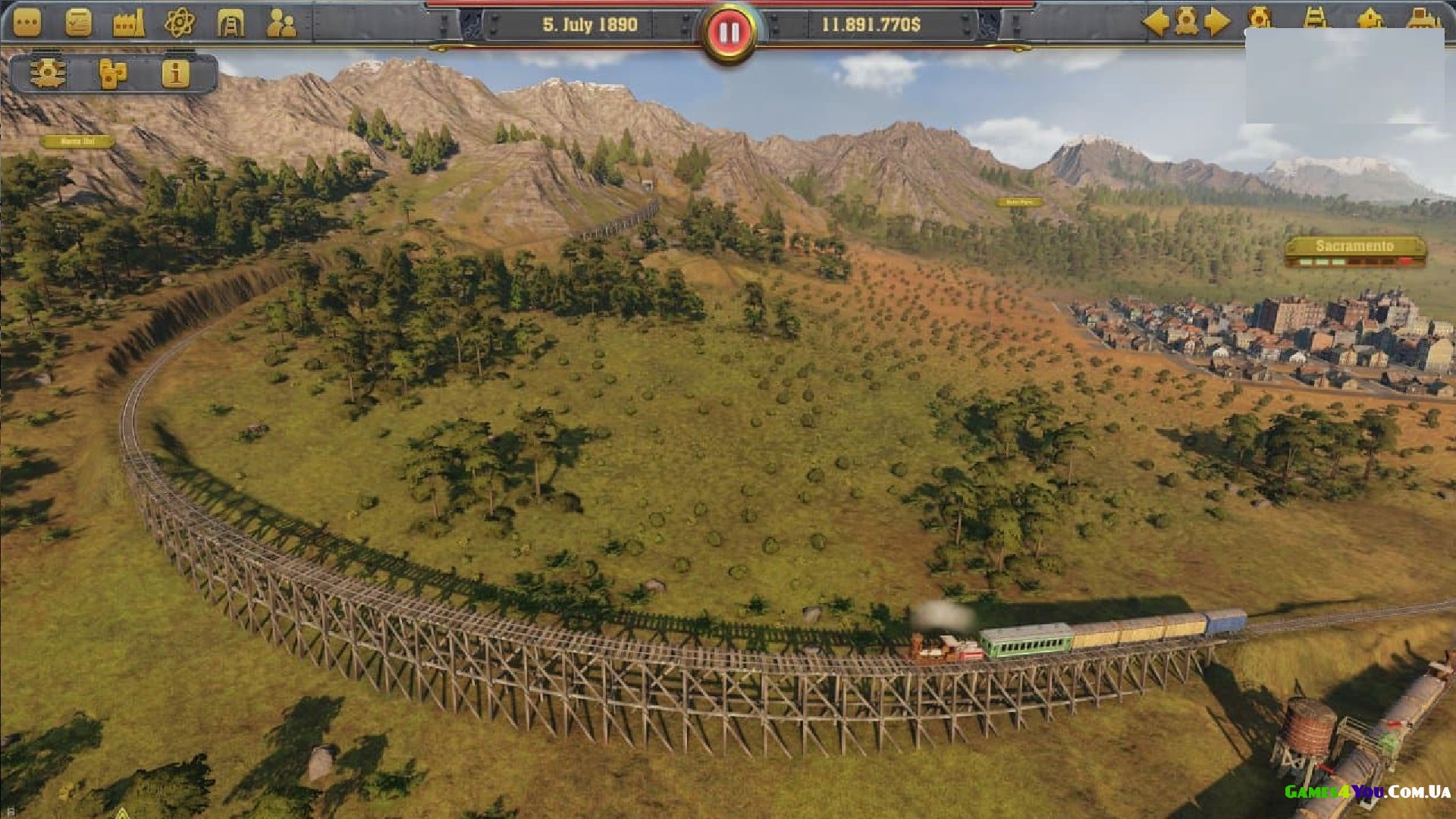Select the locomotive icon between the arrows
1456x819 pixels.
click(x=1186, y=22)
